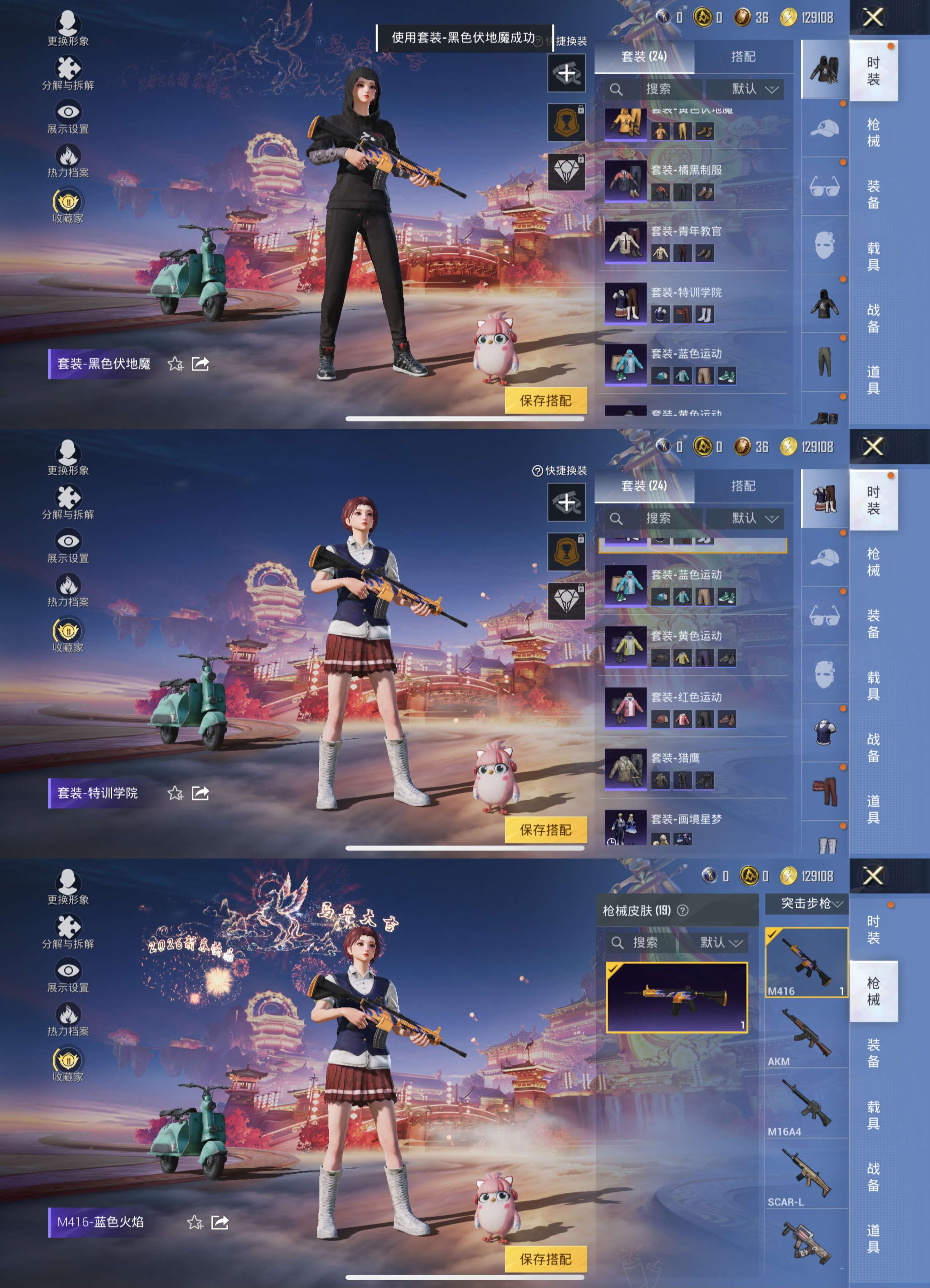
Task: Open the 突击步枪 weapon type dropdown
Action: (x=807, y=903)
